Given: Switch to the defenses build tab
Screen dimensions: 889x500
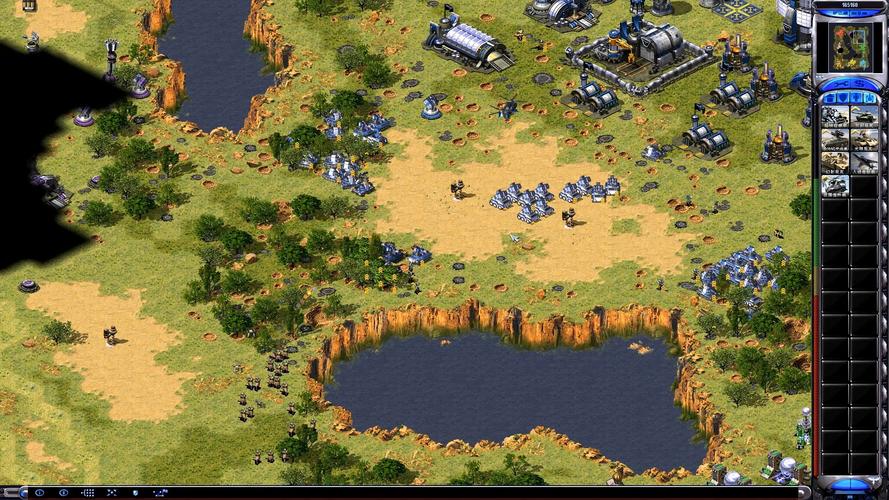Looking at the screenshot, I should (x=843, y=97).
